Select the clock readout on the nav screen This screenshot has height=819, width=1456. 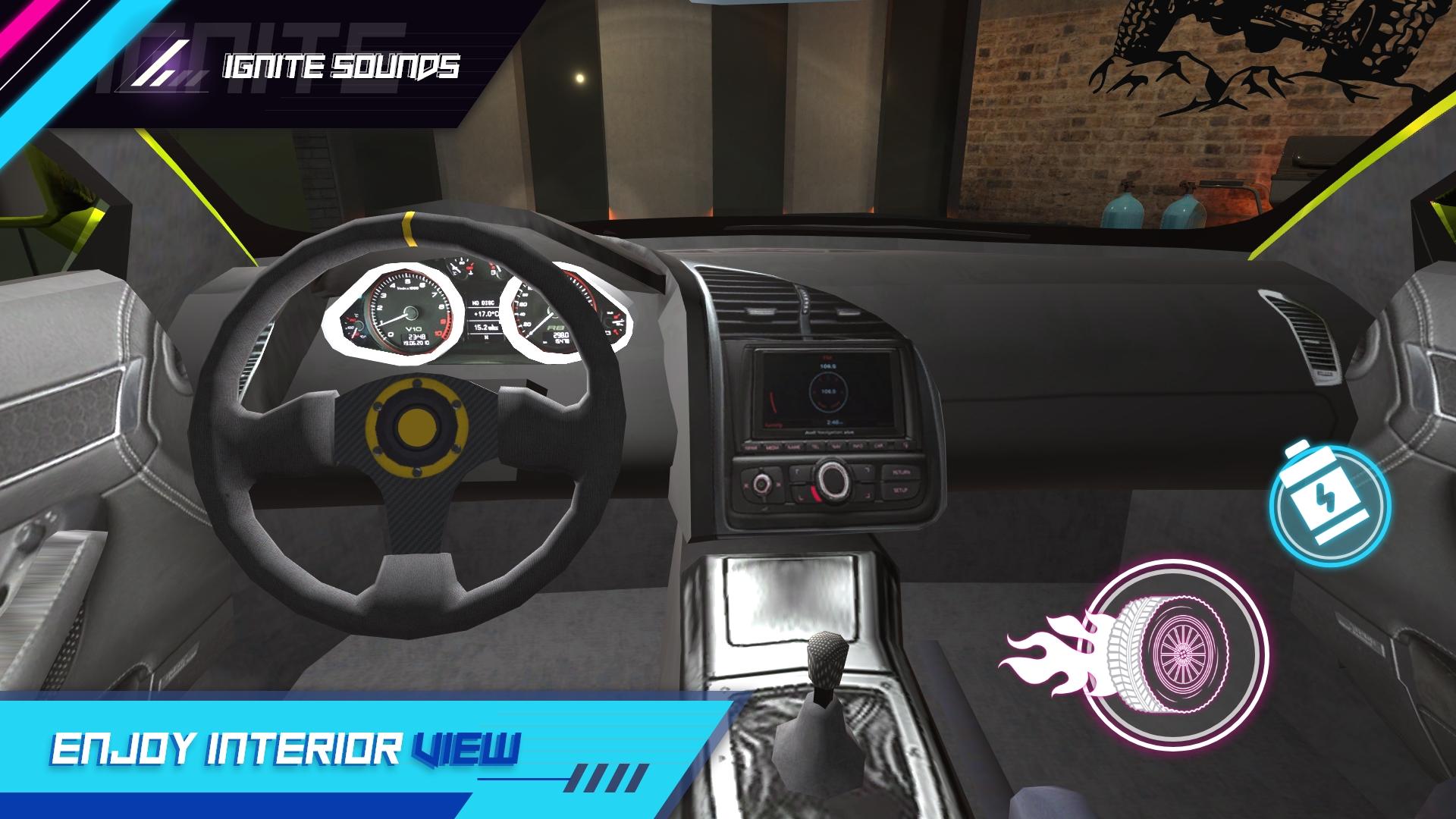[x=834, y=422]
